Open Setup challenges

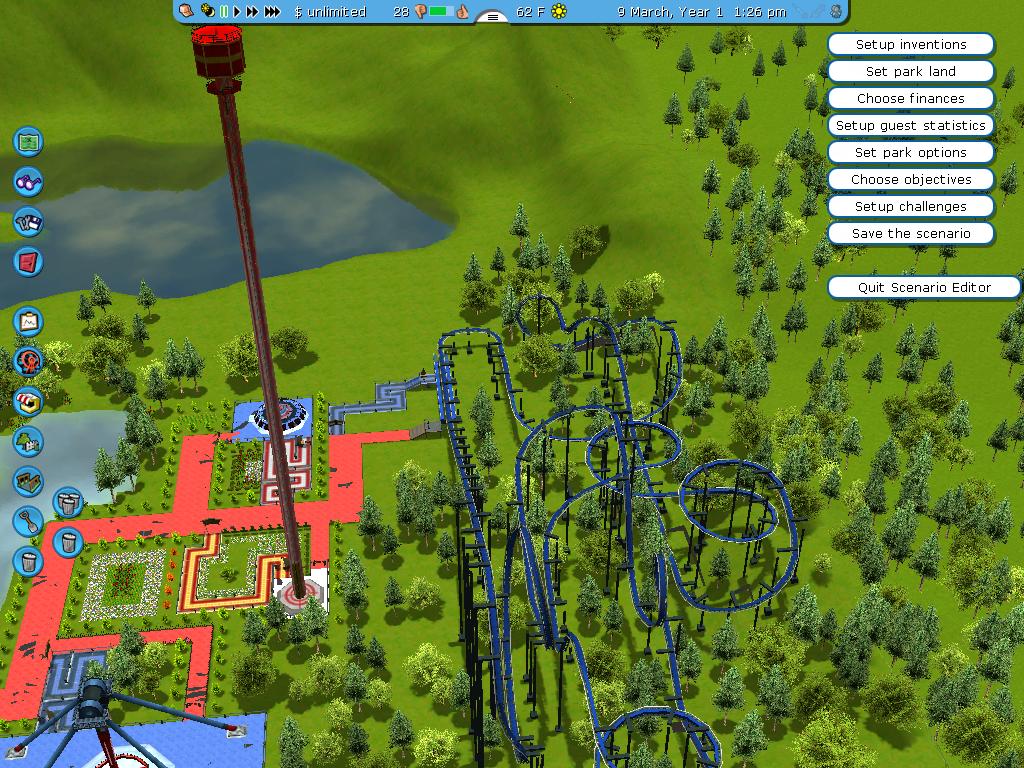pos(910,206)
